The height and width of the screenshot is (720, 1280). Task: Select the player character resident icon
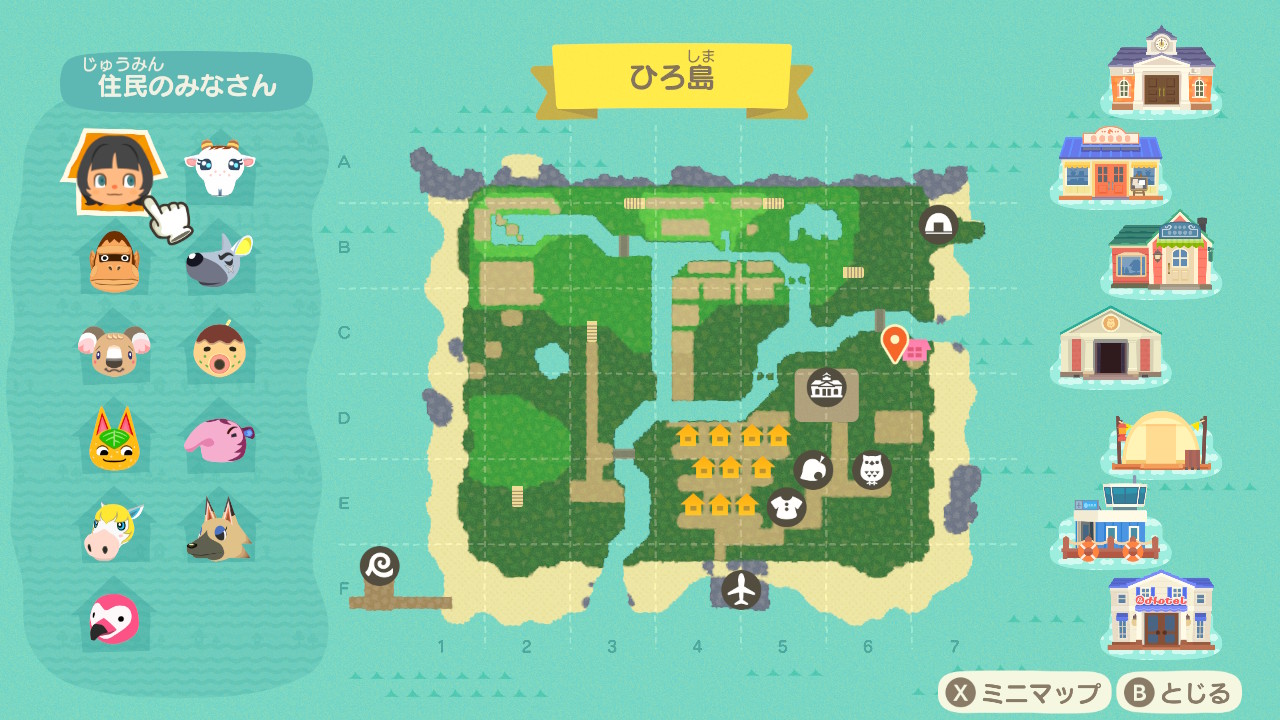tap(113, 172)
